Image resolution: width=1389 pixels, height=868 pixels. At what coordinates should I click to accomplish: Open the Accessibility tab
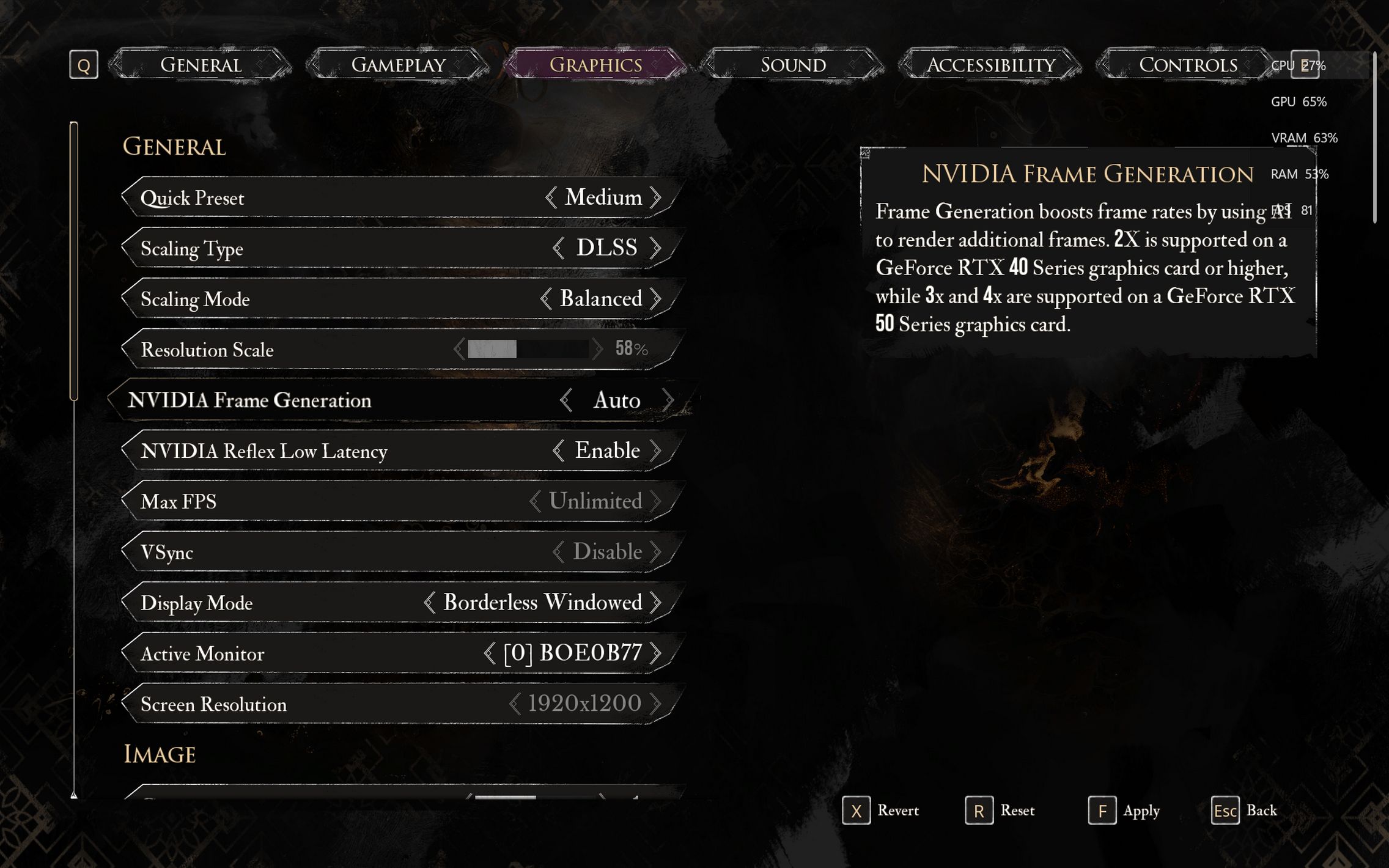[x=990, y=65]
